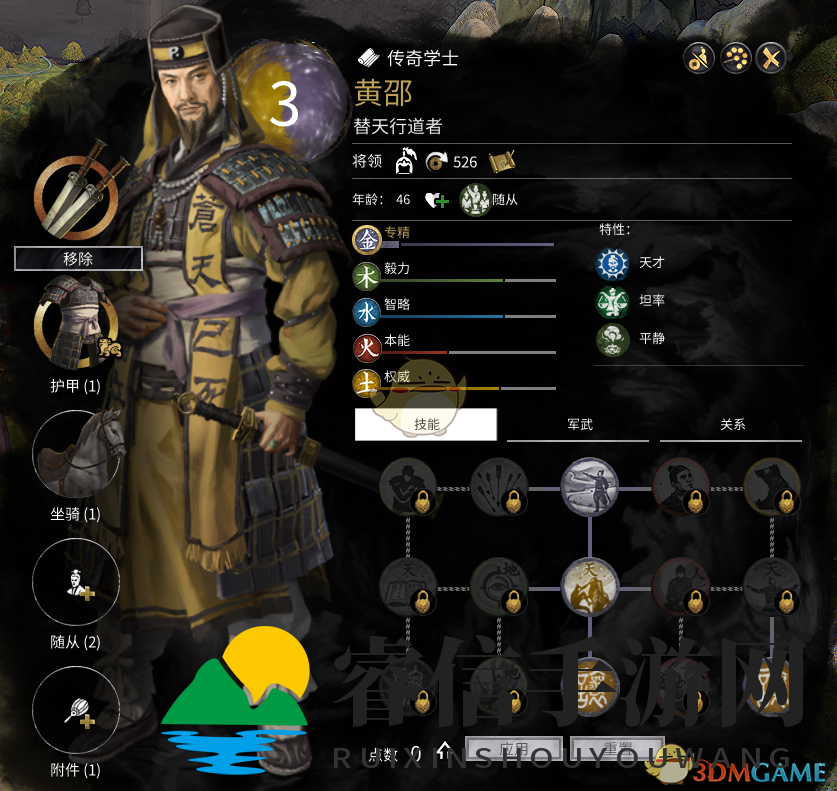Click the gold dots cluster icon
The width and height of the screenshot is (837, 791).
pyautogui.click(x=735, y=58)
